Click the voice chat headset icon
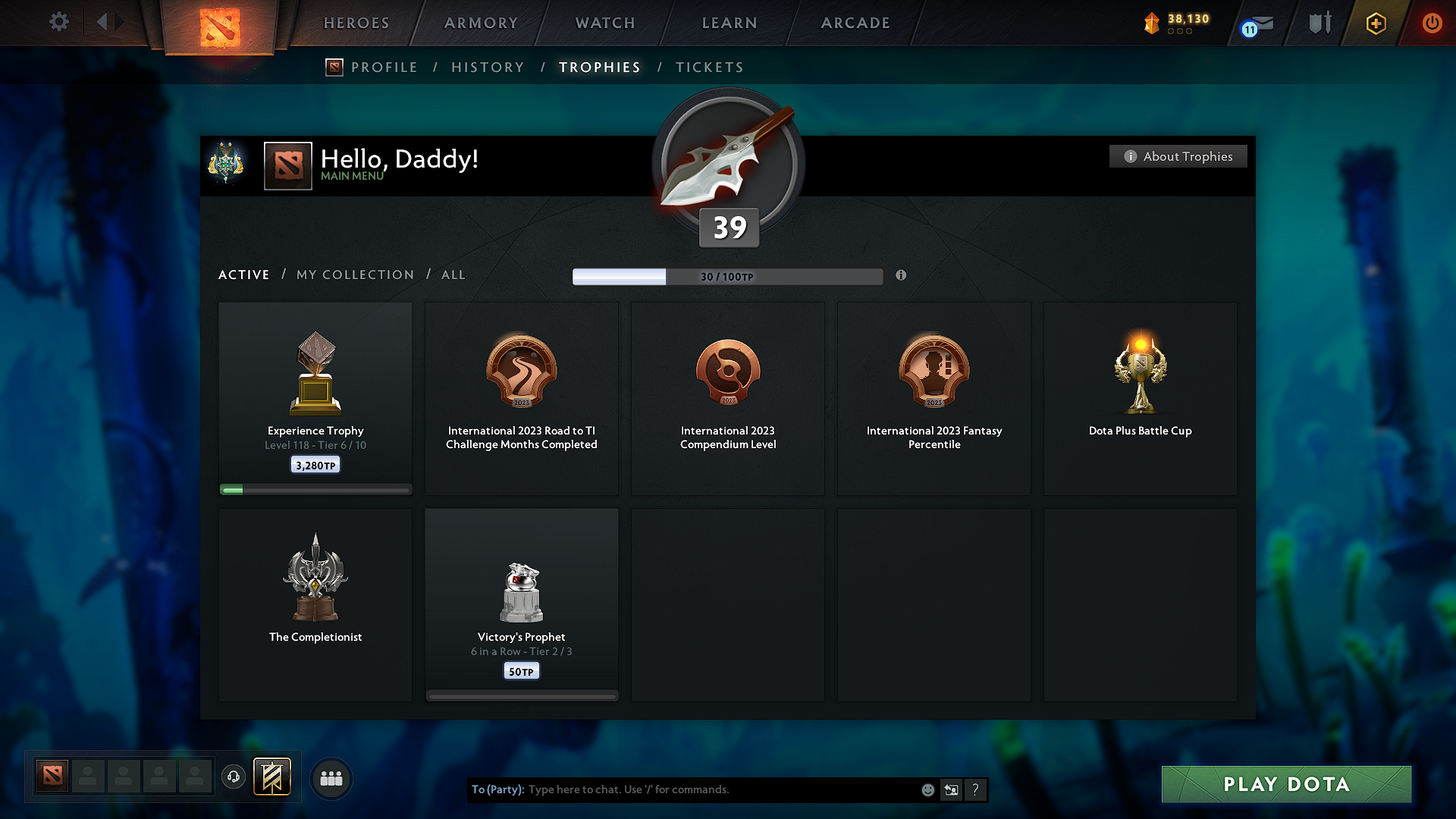This screenshot has height=819, width=1456. (x=234, y=777)
